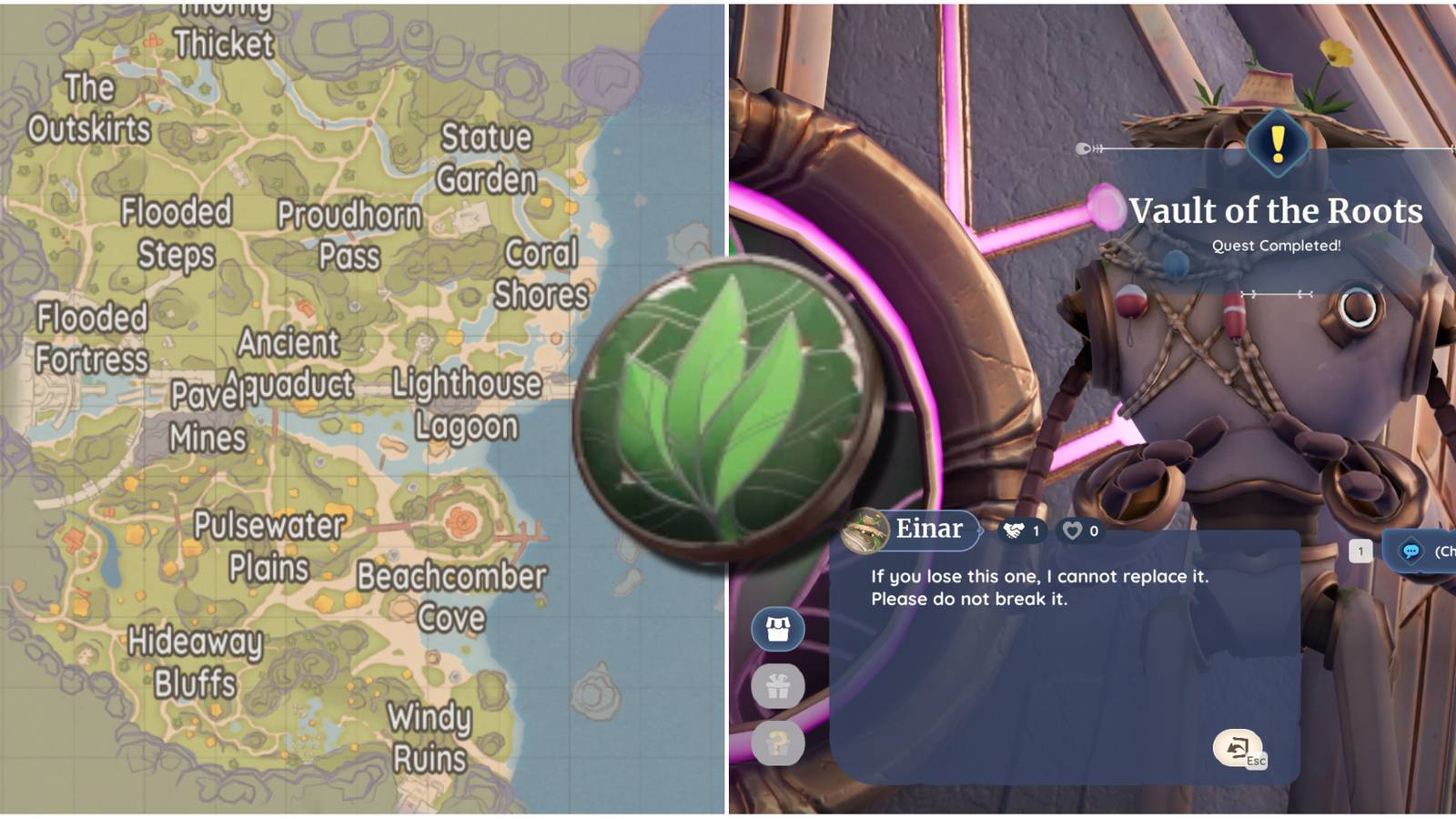This screenshot has width=1456, height=819.
Task: Open the shop basket icon near the dialogue
Action: pos(777,628)
